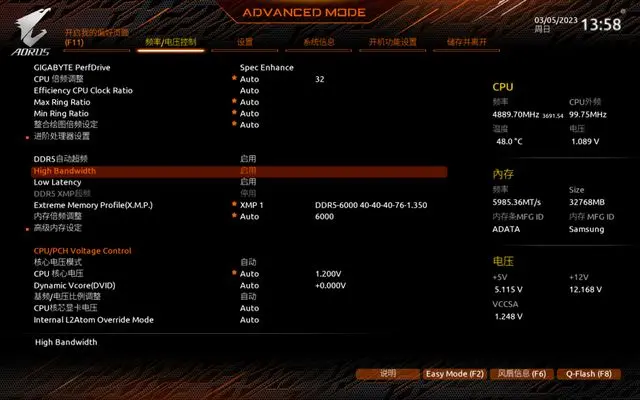Switch to the 设置 tab
The height and width of the screenshot is (400, 640).
(245, 43)
